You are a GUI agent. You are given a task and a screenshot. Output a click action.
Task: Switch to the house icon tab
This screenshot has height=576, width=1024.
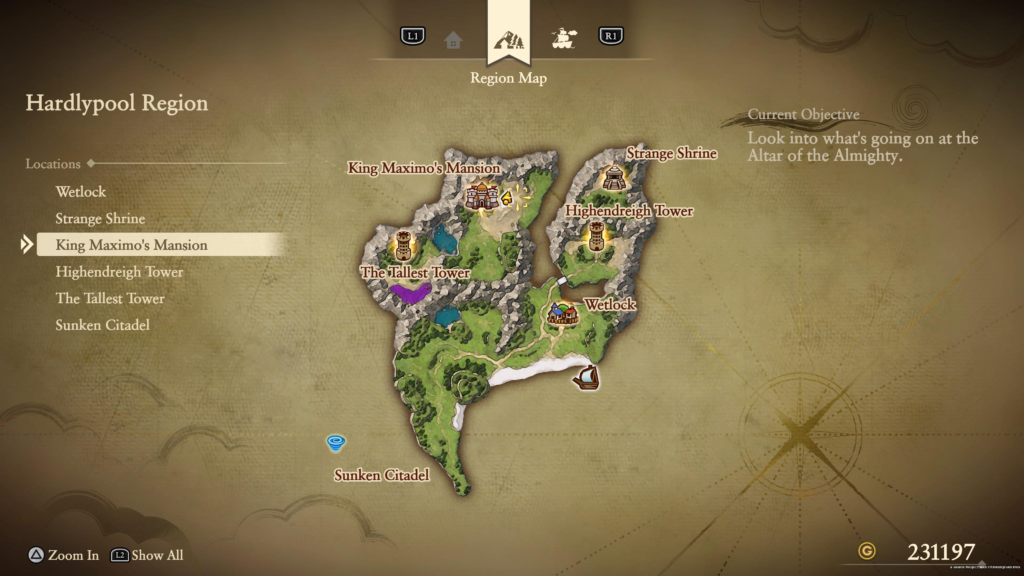tap(453, 39)
